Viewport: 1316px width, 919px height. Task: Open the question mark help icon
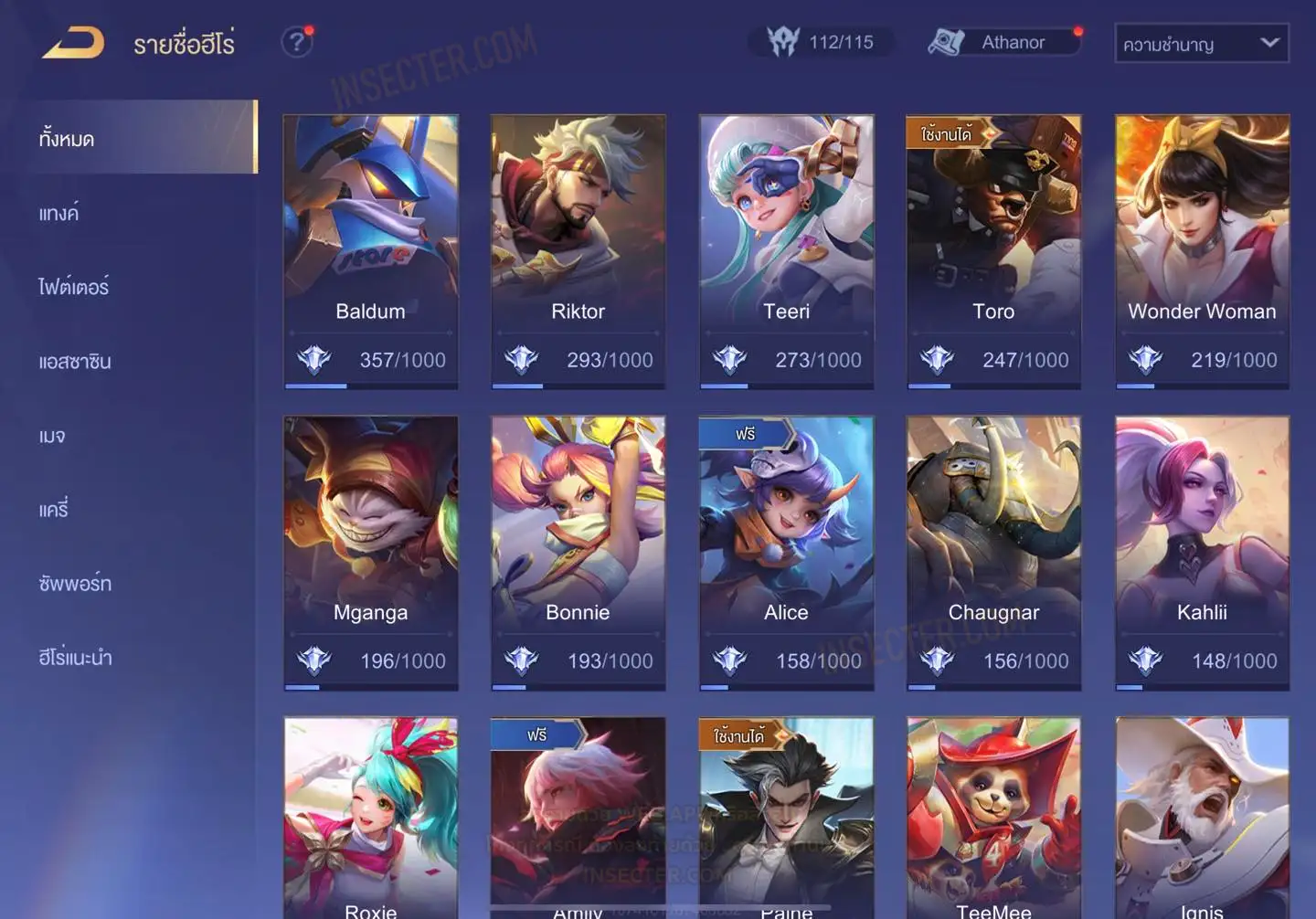tap(296, 42)
